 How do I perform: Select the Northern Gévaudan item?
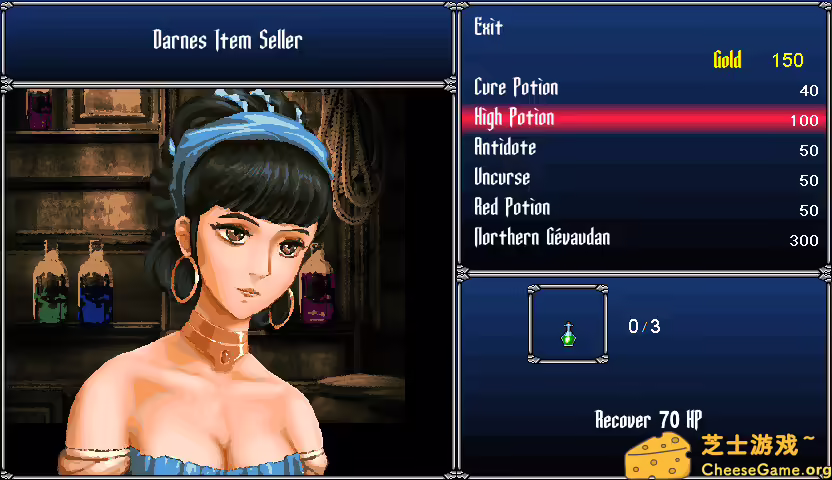542,239
